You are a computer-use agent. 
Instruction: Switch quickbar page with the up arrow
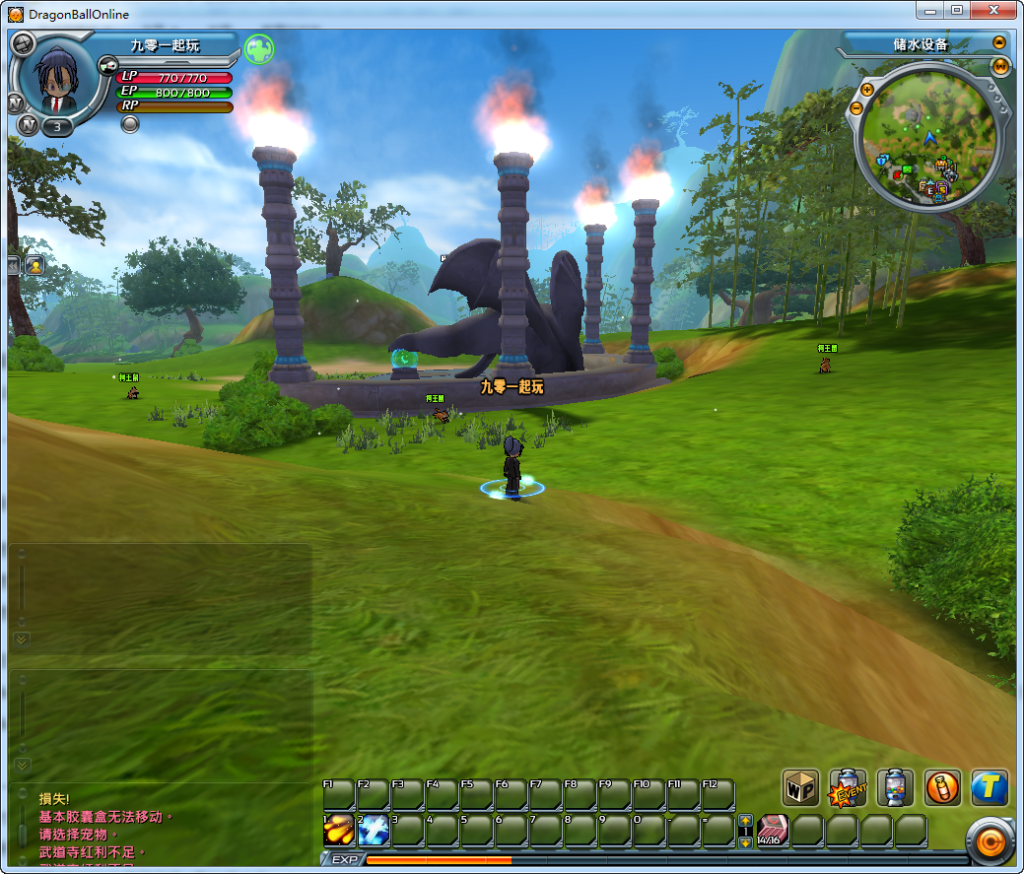[745, 821]
